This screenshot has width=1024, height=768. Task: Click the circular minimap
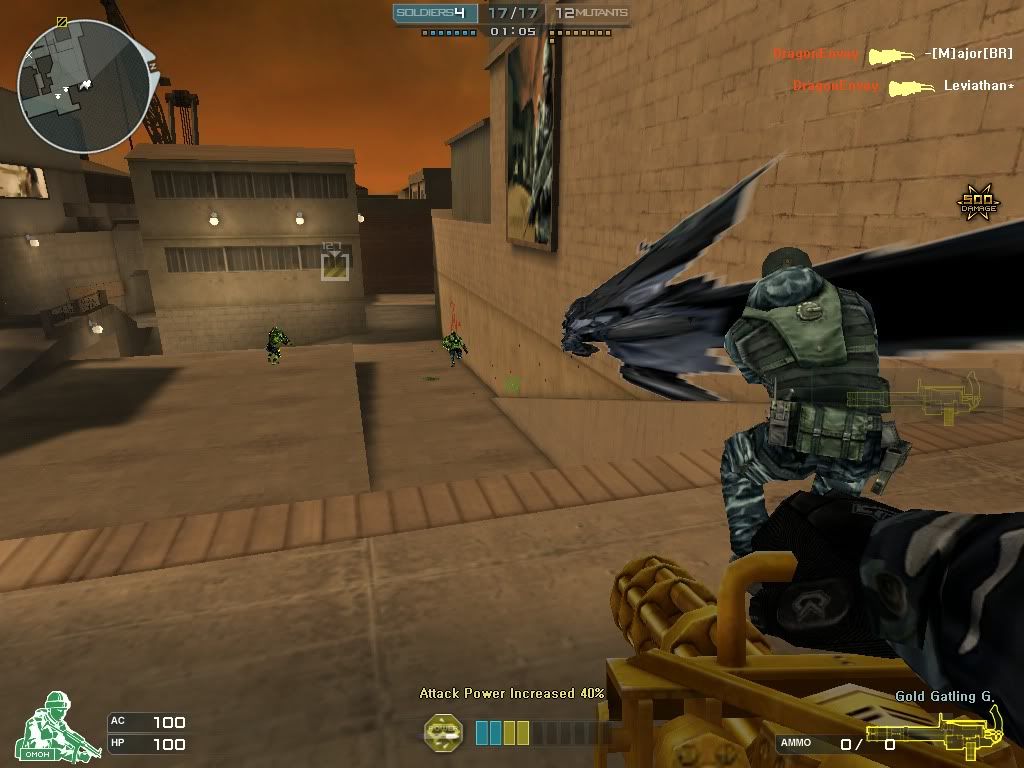click(x=85, y=87)
